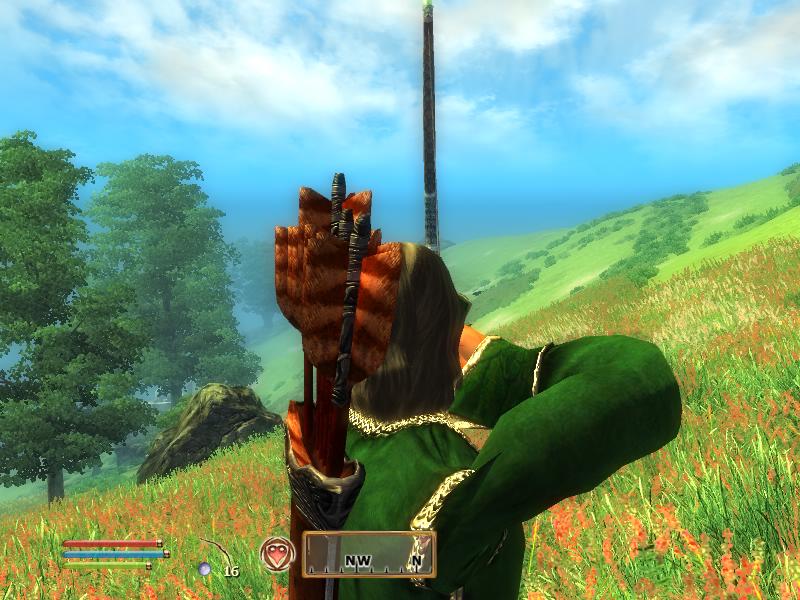Select the heart restoration spell icon
This screenshot has height=600, width=800.
pyautogui.click(x=277, y=554)
